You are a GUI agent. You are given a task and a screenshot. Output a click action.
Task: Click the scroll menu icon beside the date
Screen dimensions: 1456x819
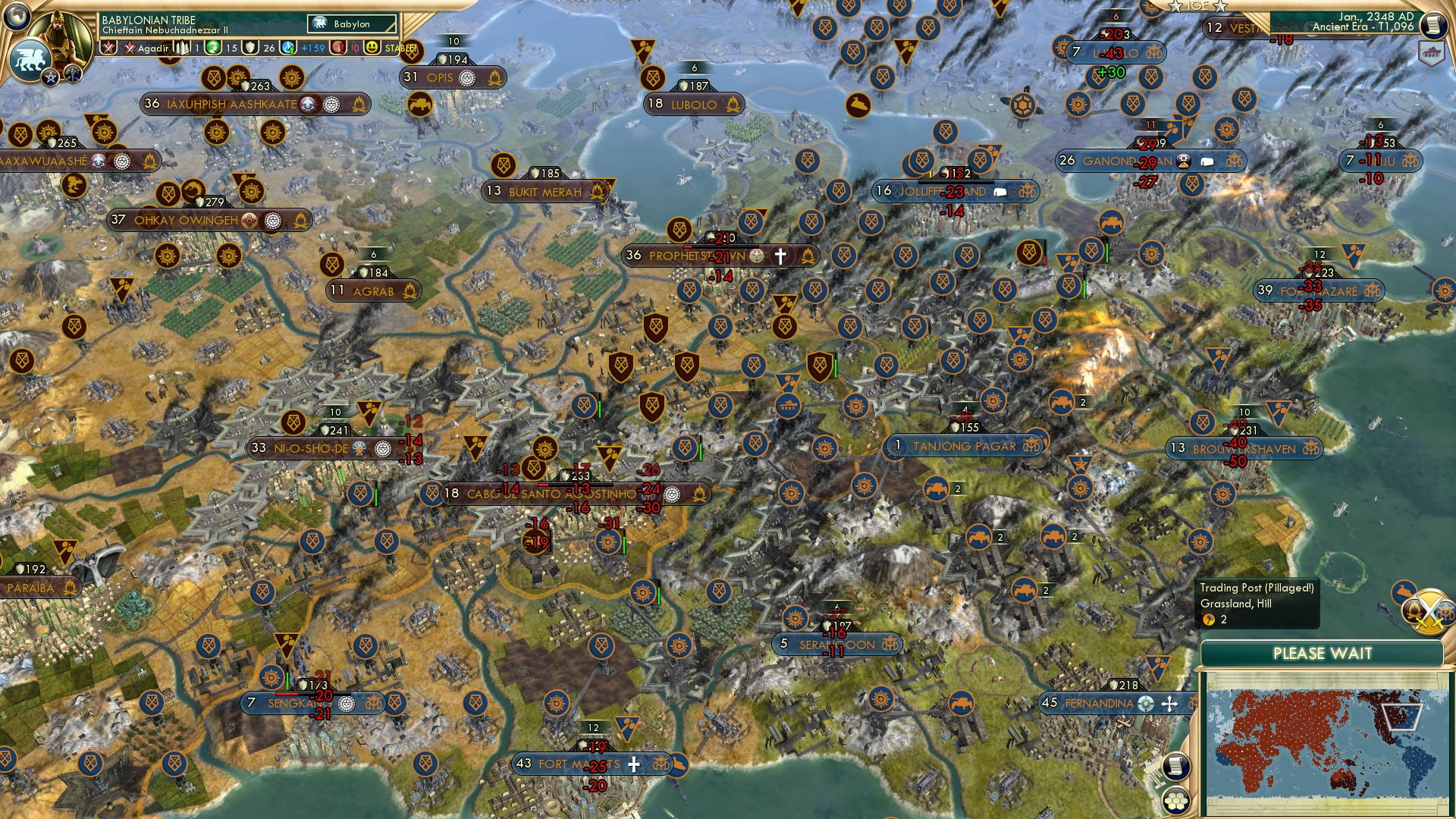click(x=1432, y=25)
